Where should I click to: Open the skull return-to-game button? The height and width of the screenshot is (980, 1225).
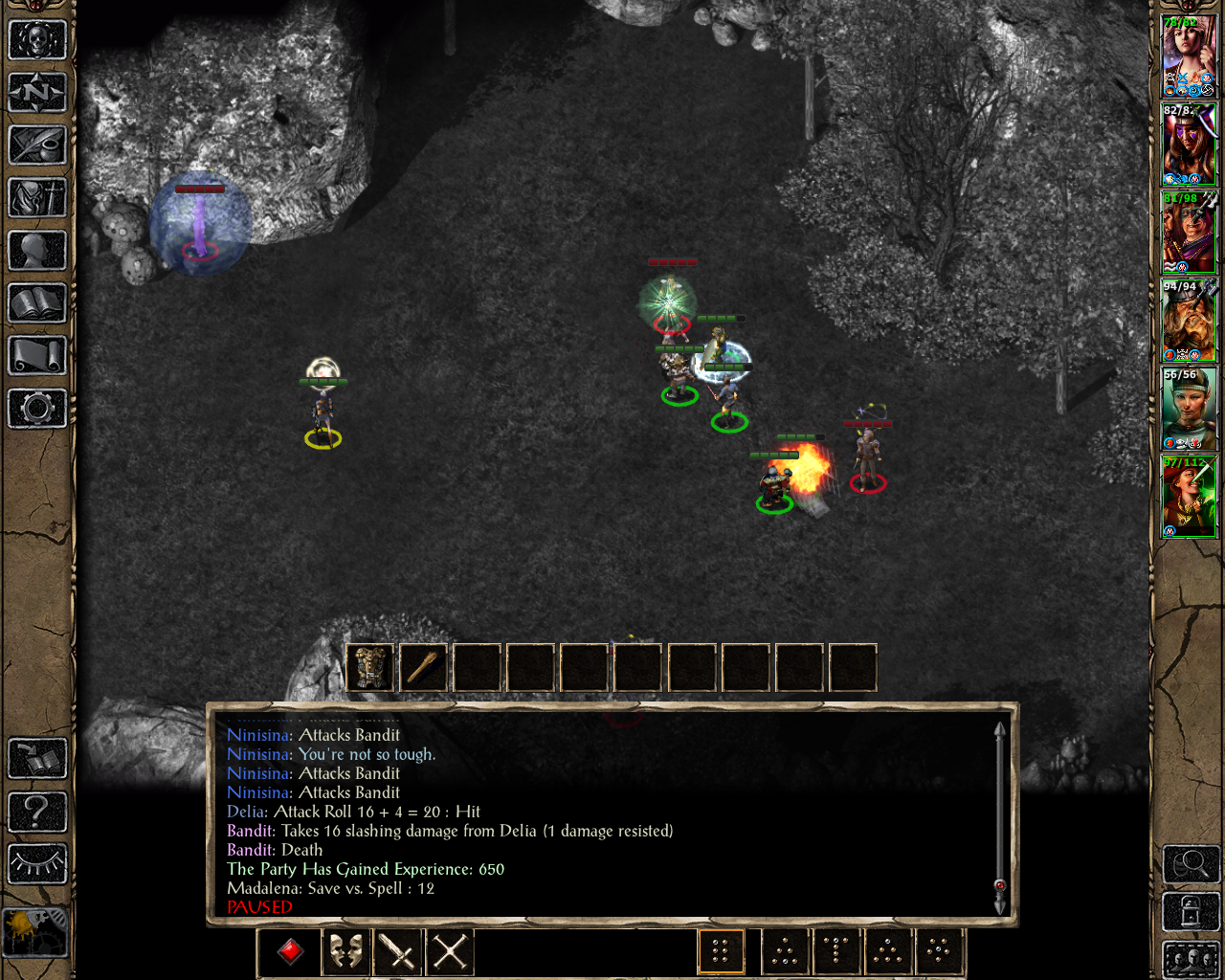(x=37, y=41)
